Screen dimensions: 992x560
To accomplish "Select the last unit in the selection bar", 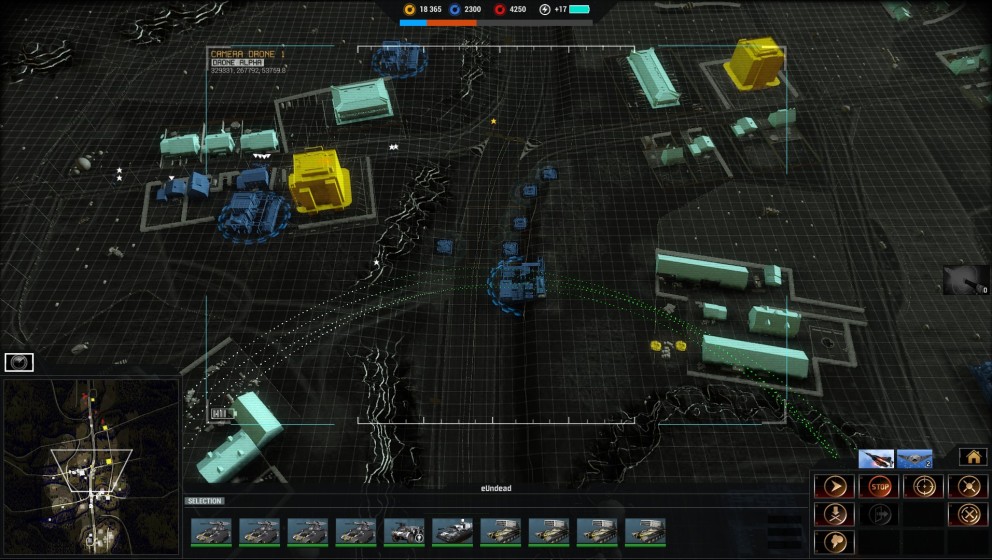I will click(x=645, y=531).
